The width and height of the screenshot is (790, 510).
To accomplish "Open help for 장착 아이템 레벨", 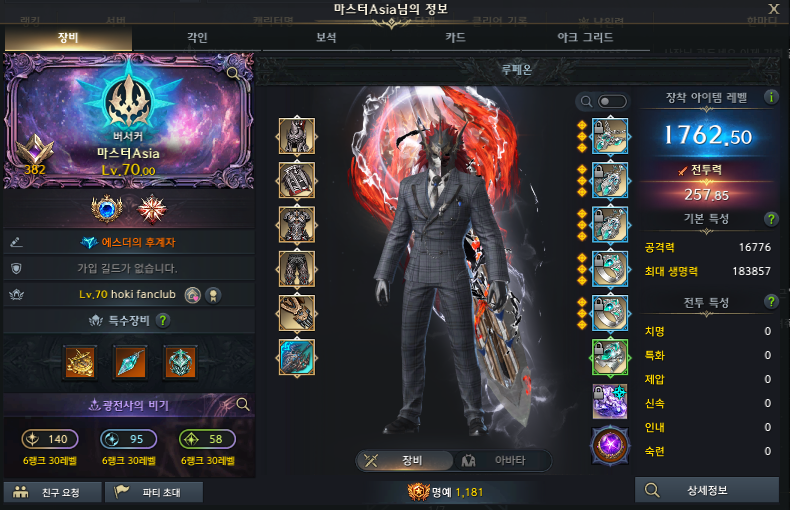I will [x=771, y=97].
